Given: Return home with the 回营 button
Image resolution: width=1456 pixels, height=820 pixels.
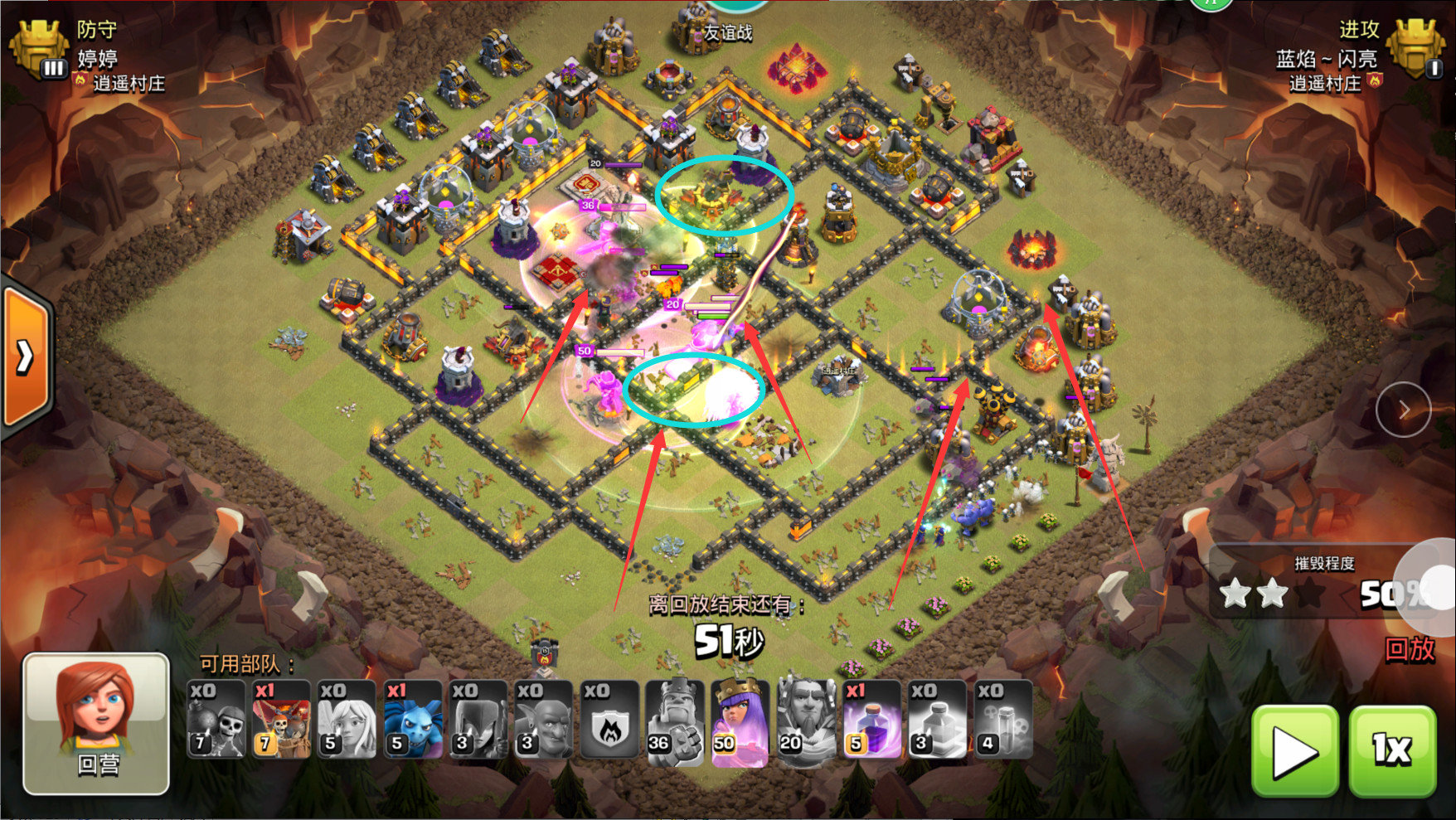Looking at the screenshot, I should click(96, 722).
